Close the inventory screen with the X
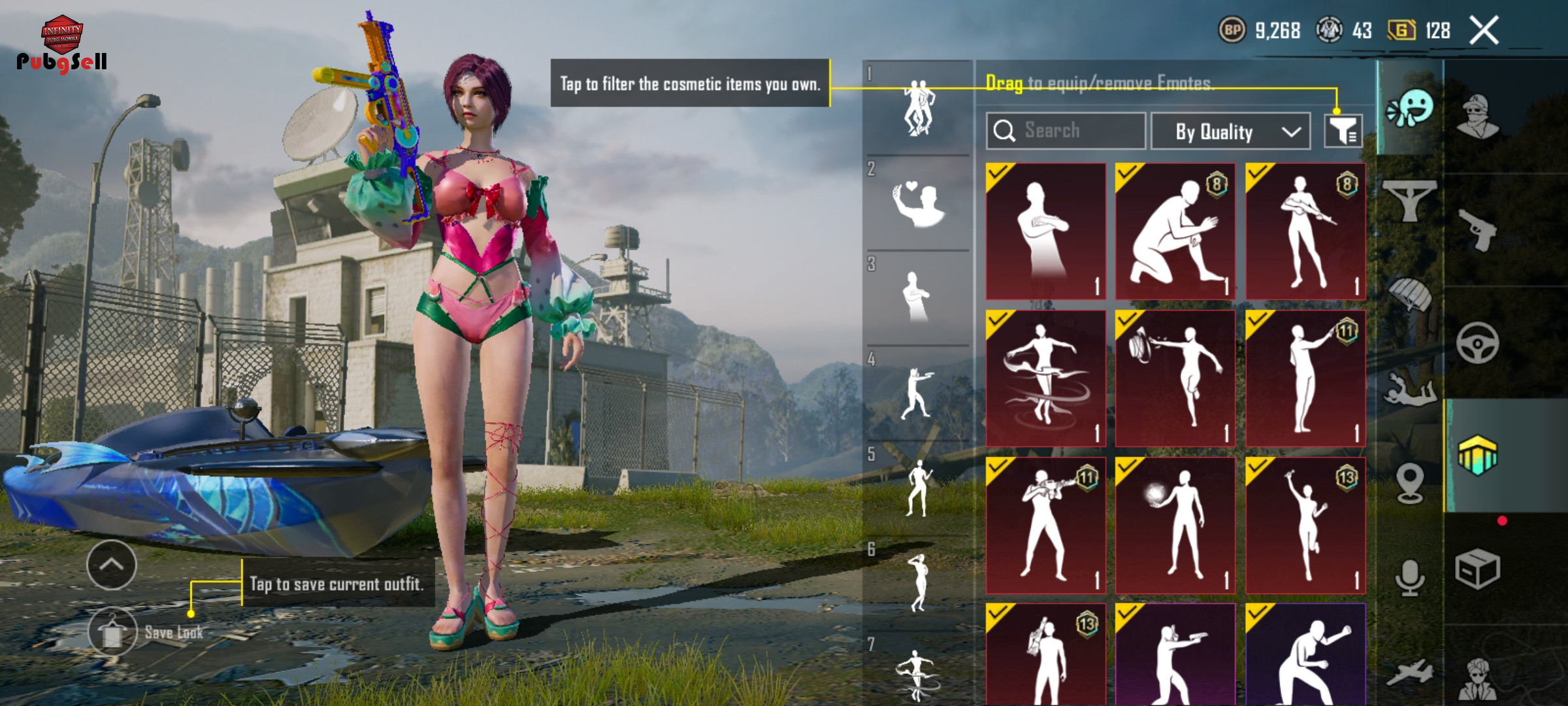This screenshot has width=1568, height=706. 1484,31
